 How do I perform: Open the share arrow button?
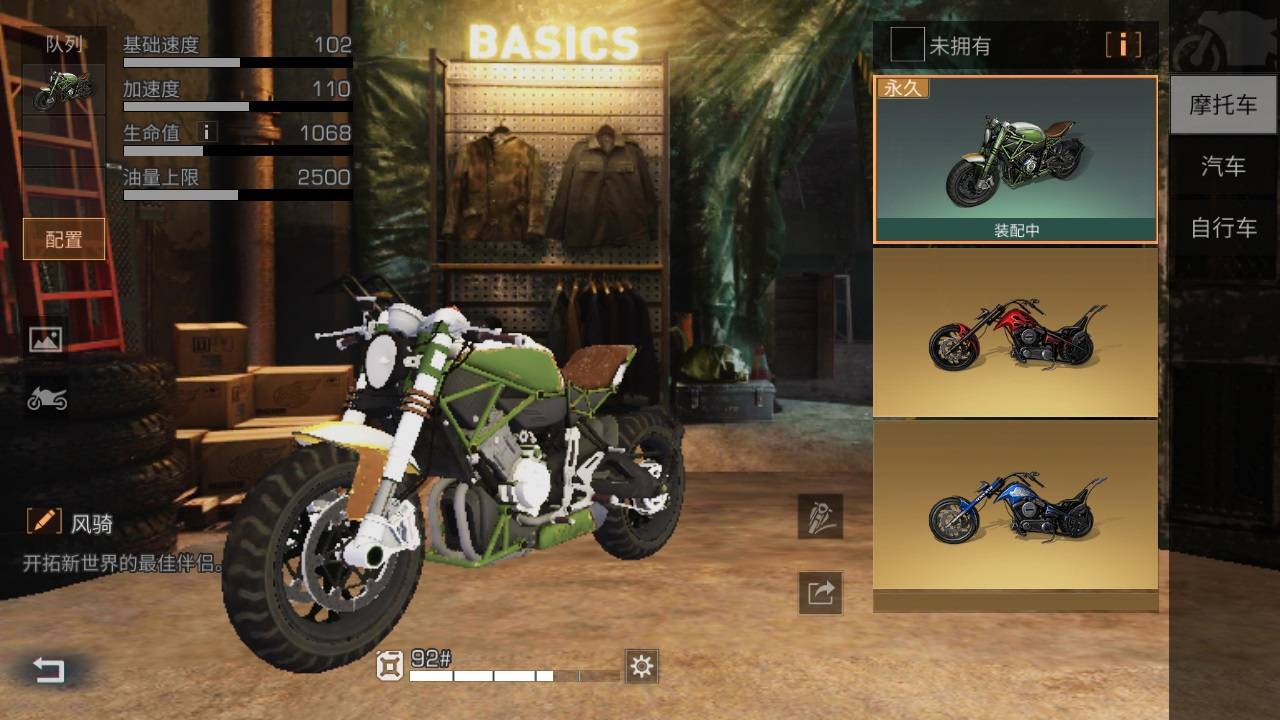pyautogui.click(x=820, y=593)
